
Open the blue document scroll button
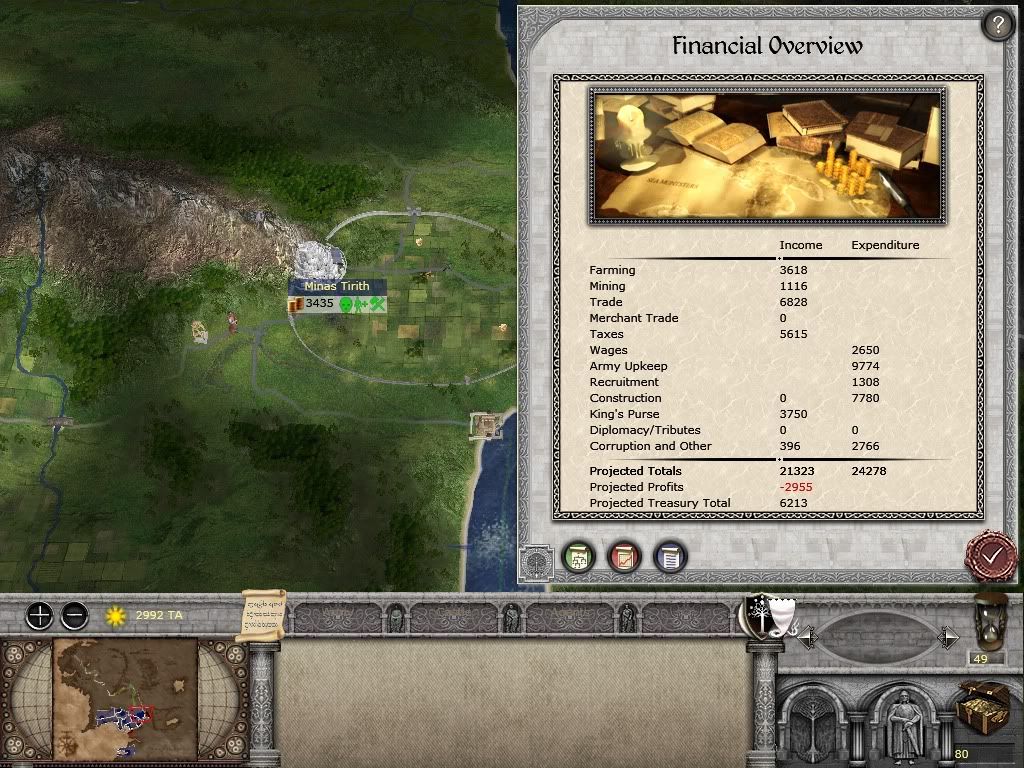pos(670,557)
